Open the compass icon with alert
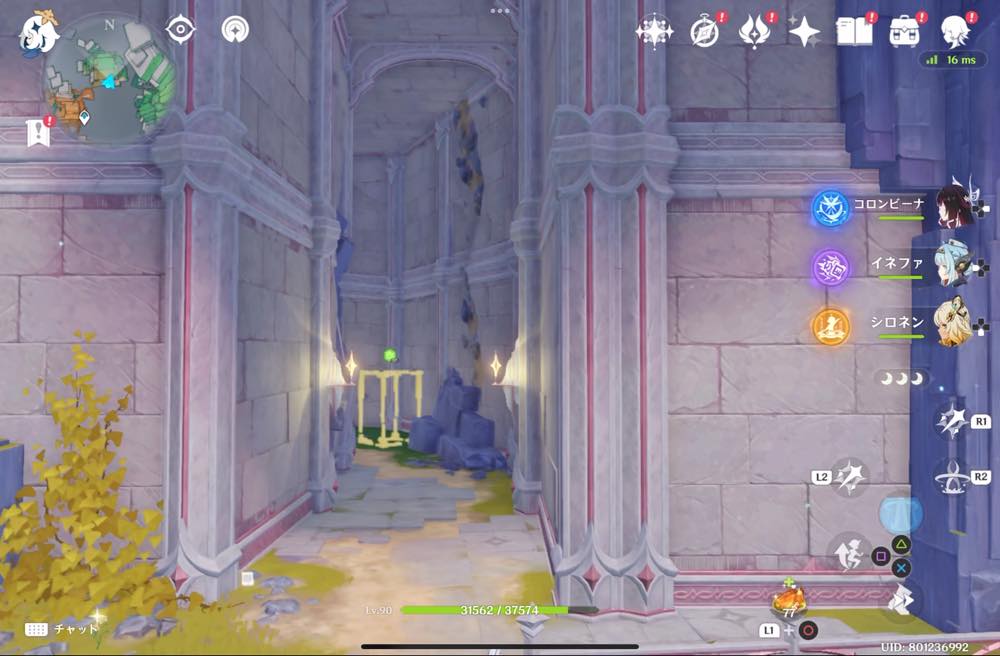The image size is (1000, 656). 705,32
